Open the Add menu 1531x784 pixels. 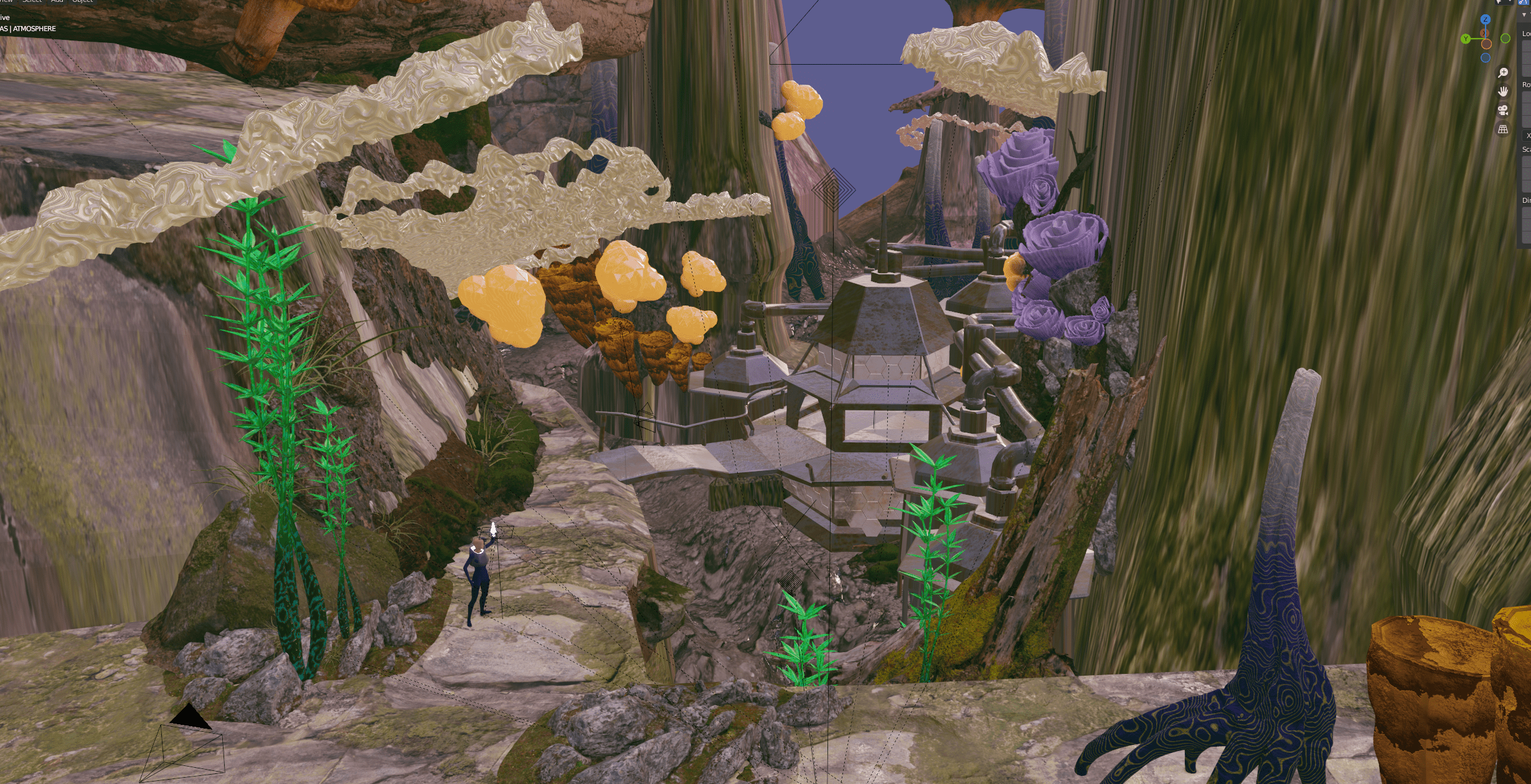click(x=57, y=1)
